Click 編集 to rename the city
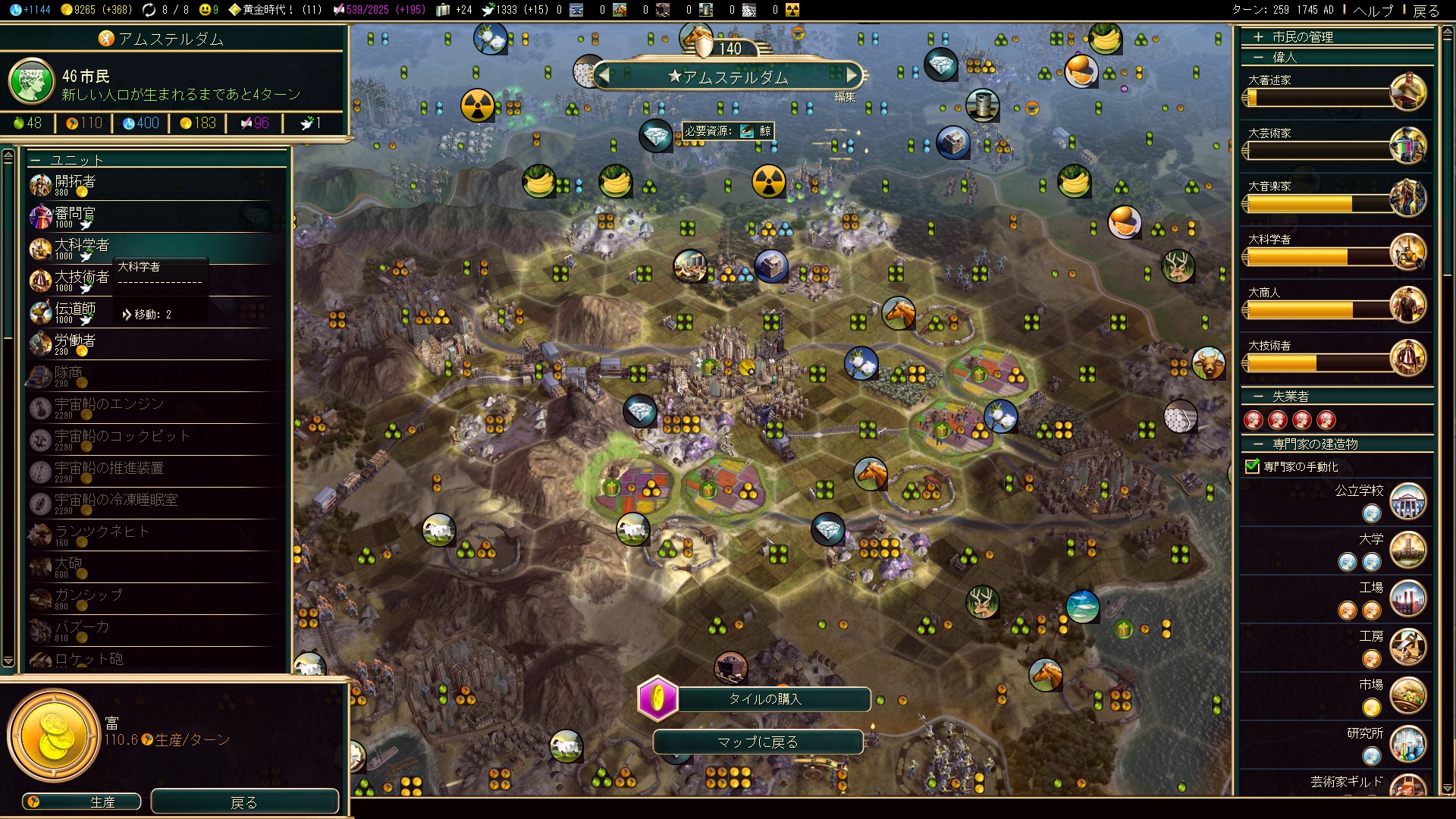Image resolution: width=1456 pixels, height=819 pixels. (845, 96)
